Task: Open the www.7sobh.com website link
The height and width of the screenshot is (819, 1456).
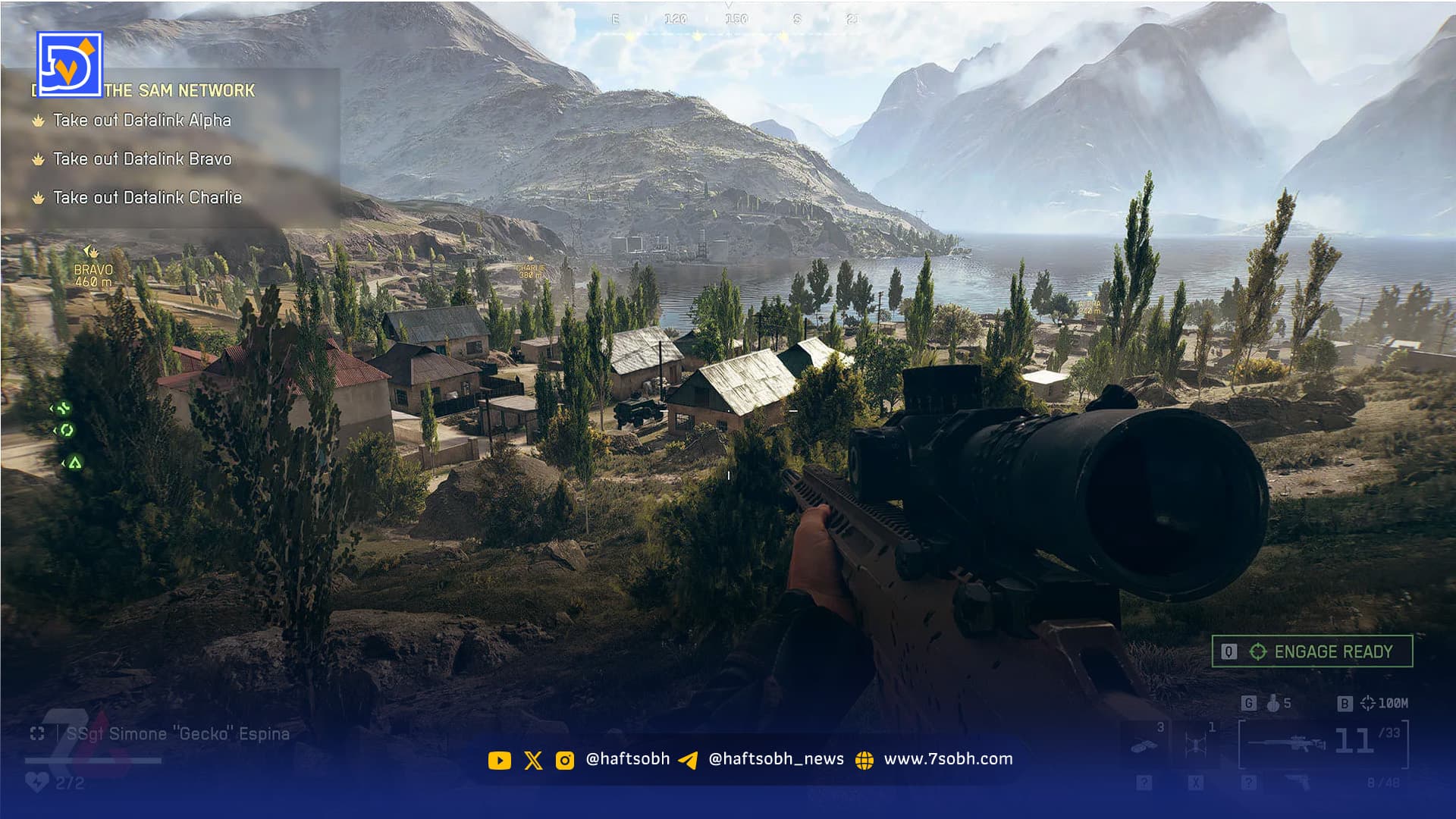Action: (x=950, y=758)
